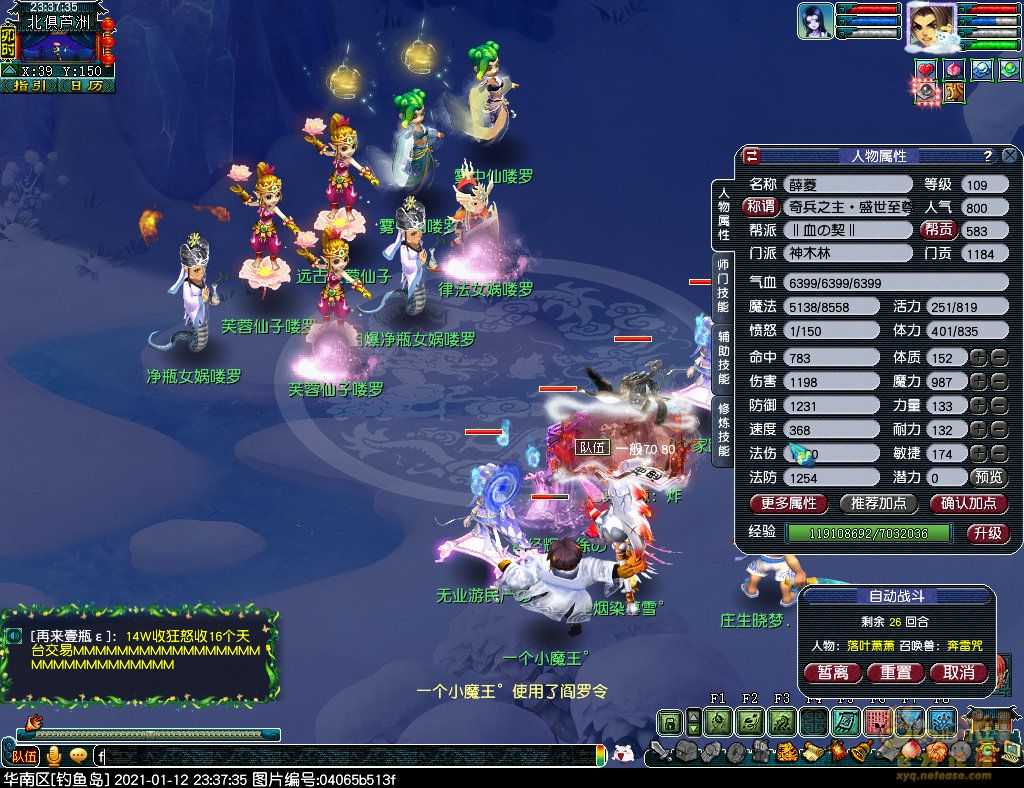
Task: Cancel auto-battle with 取消
Action: [959, 673]
